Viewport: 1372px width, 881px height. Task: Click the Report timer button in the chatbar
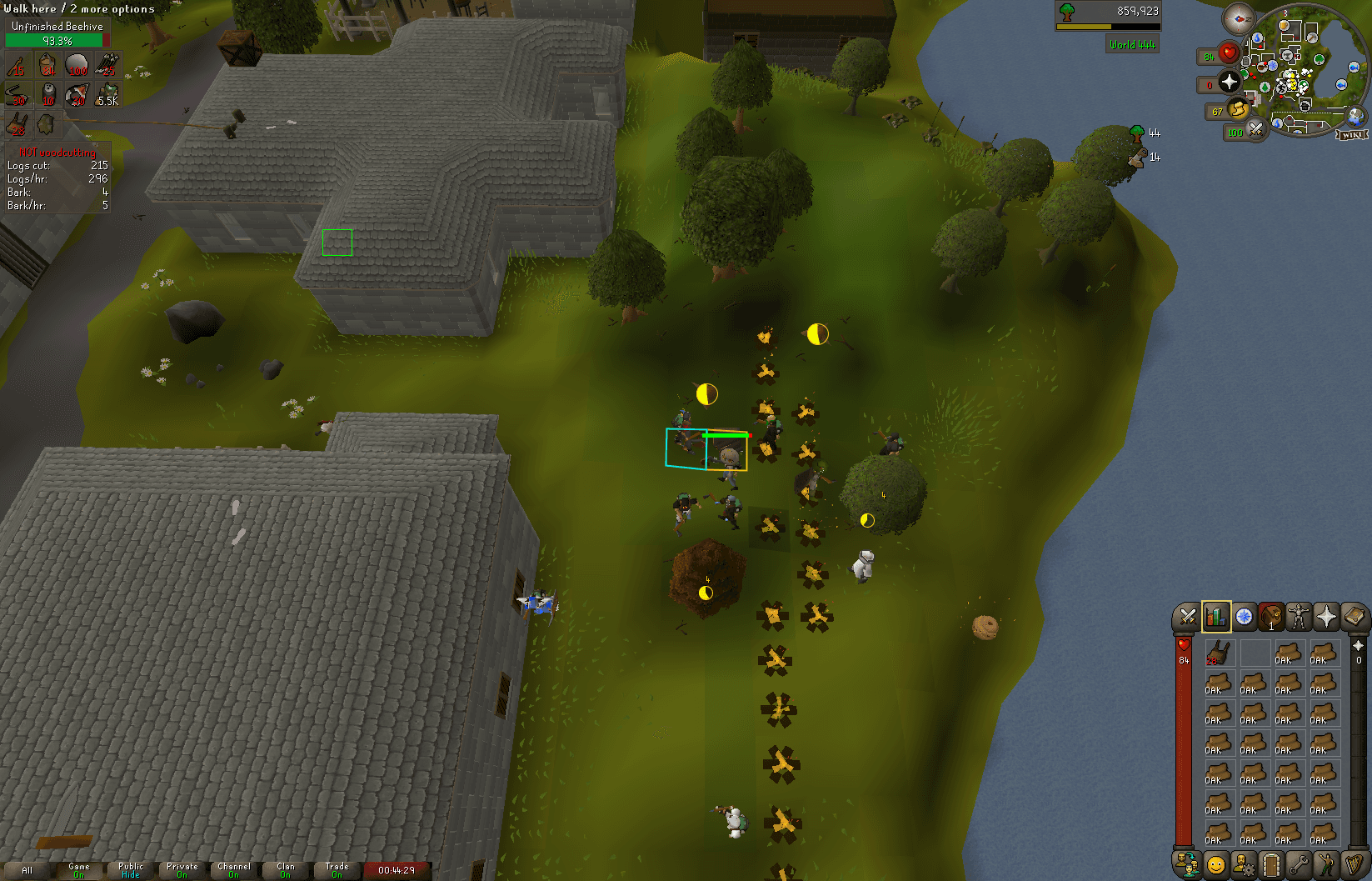tap(398, 869)
